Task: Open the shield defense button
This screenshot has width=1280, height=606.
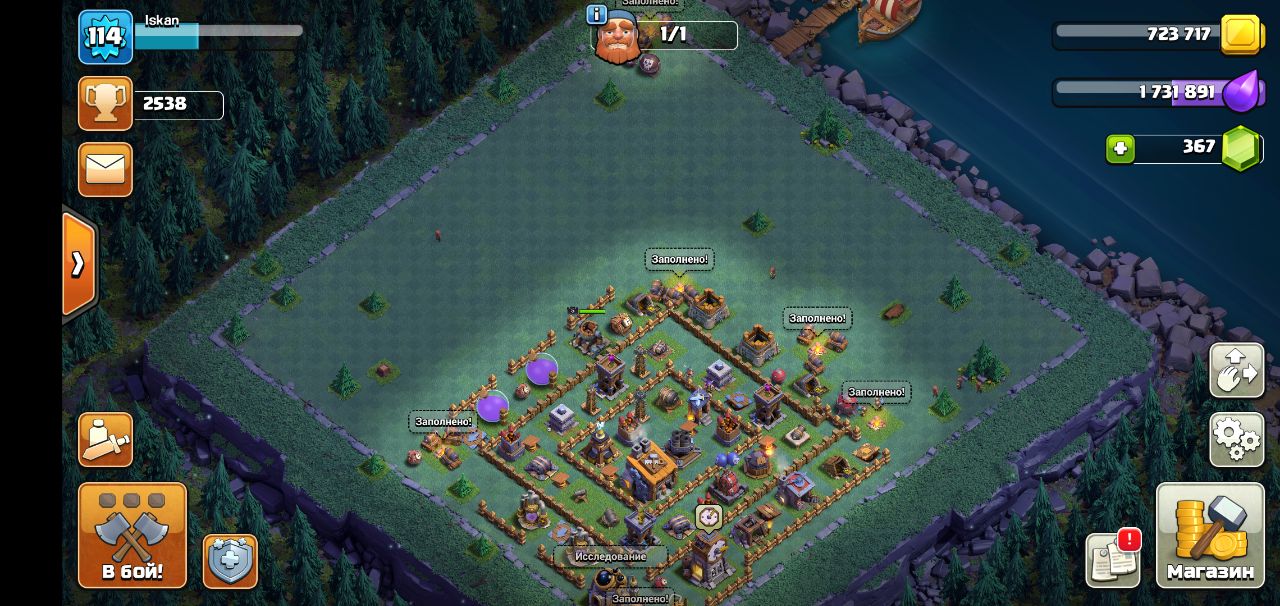Action: (x=230, y=560)
